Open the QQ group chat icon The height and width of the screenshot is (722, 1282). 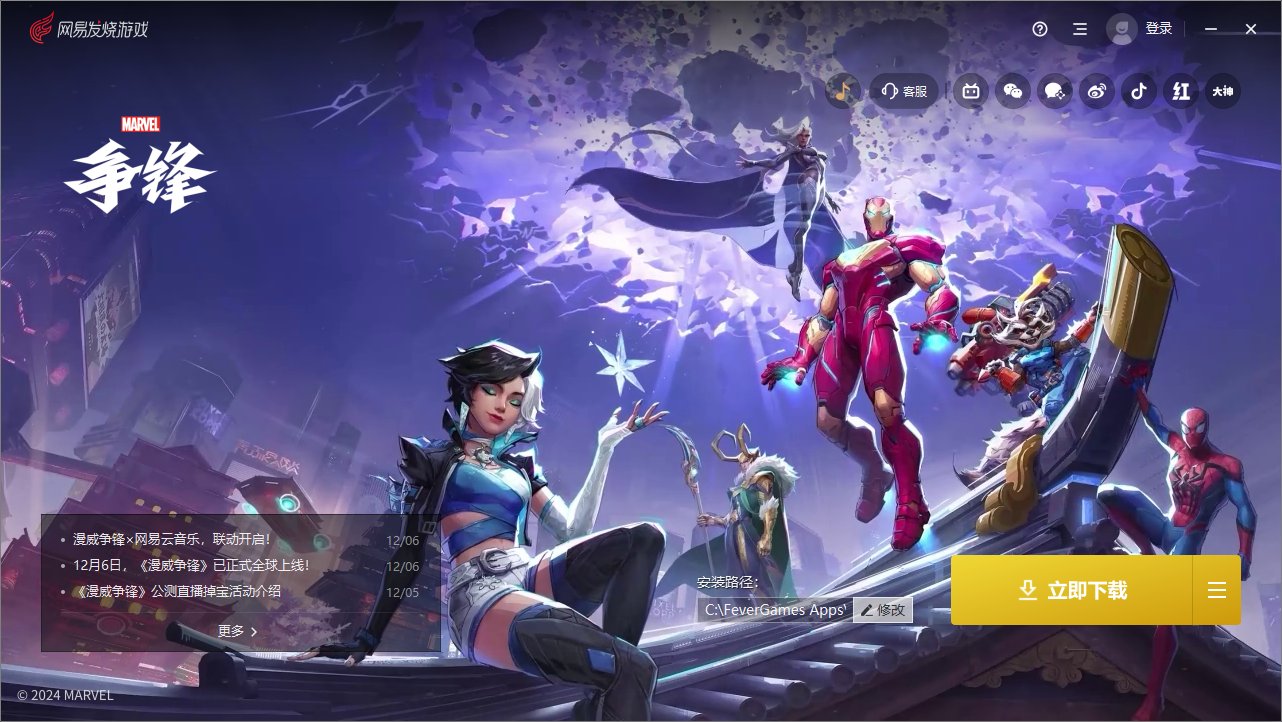1054,91
